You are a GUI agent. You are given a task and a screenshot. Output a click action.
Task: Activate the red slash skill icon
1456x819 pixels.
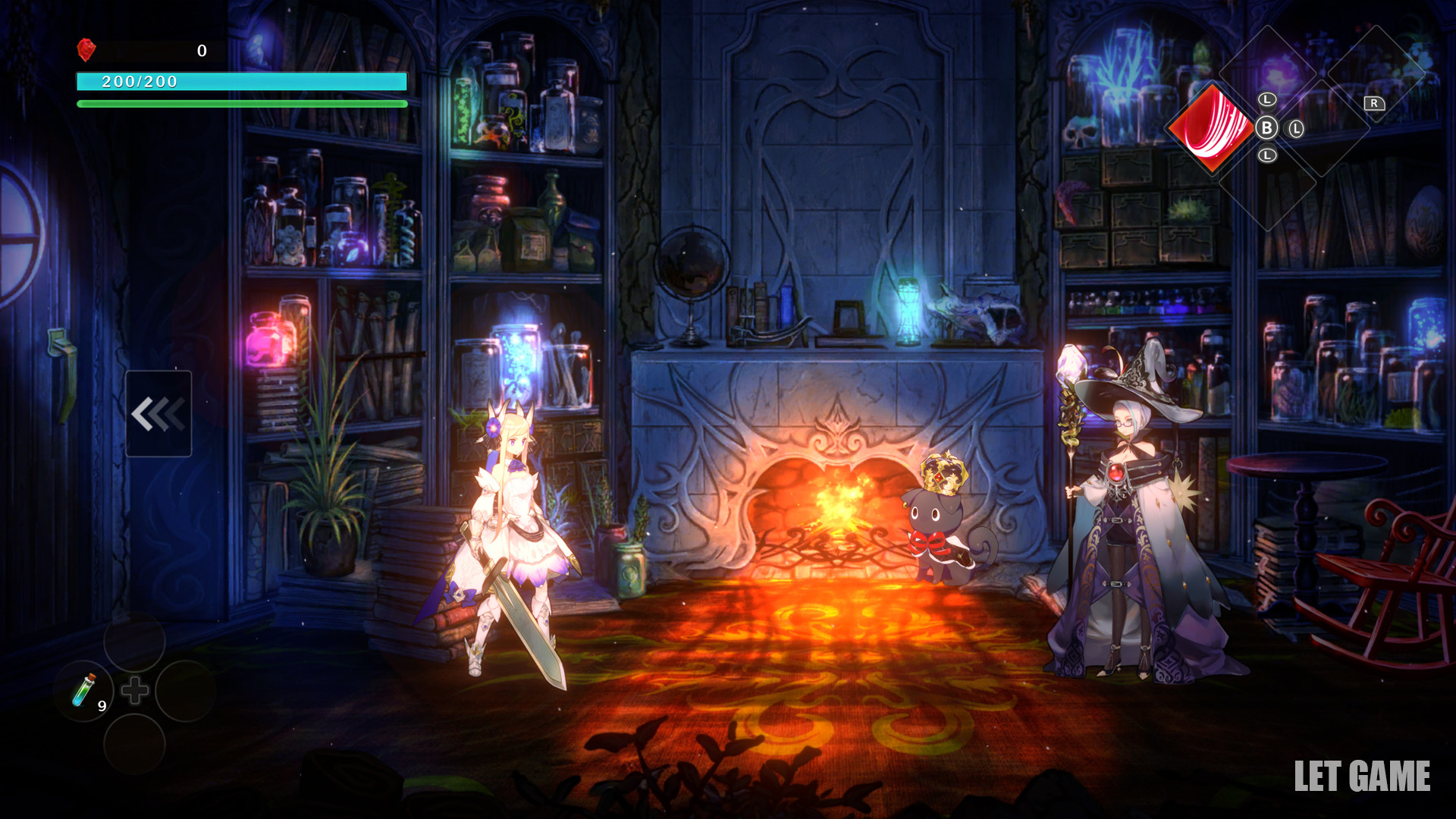click(1211, 127)
